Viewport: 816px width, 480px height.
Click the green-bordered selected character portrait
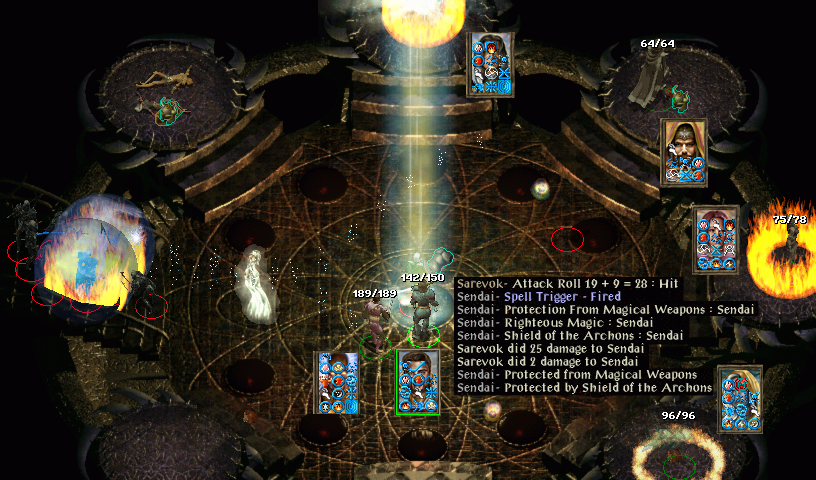tap(419, 381)
